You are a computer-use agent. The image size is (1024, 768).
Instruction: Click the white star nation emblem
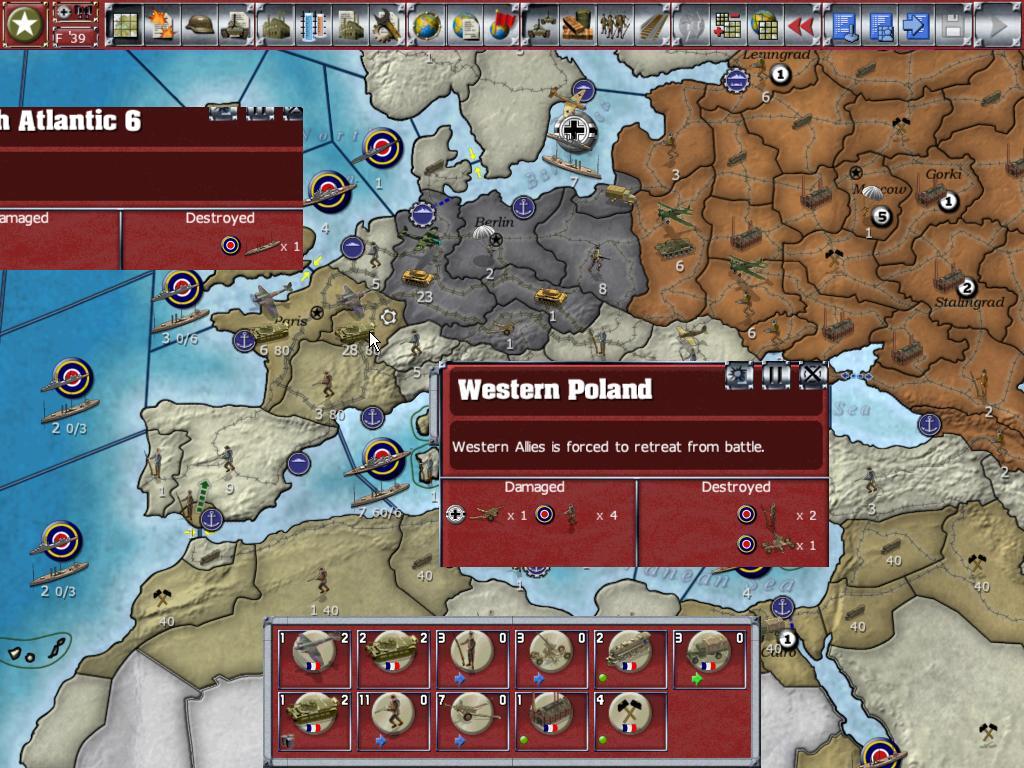click(x=25, y=25)
